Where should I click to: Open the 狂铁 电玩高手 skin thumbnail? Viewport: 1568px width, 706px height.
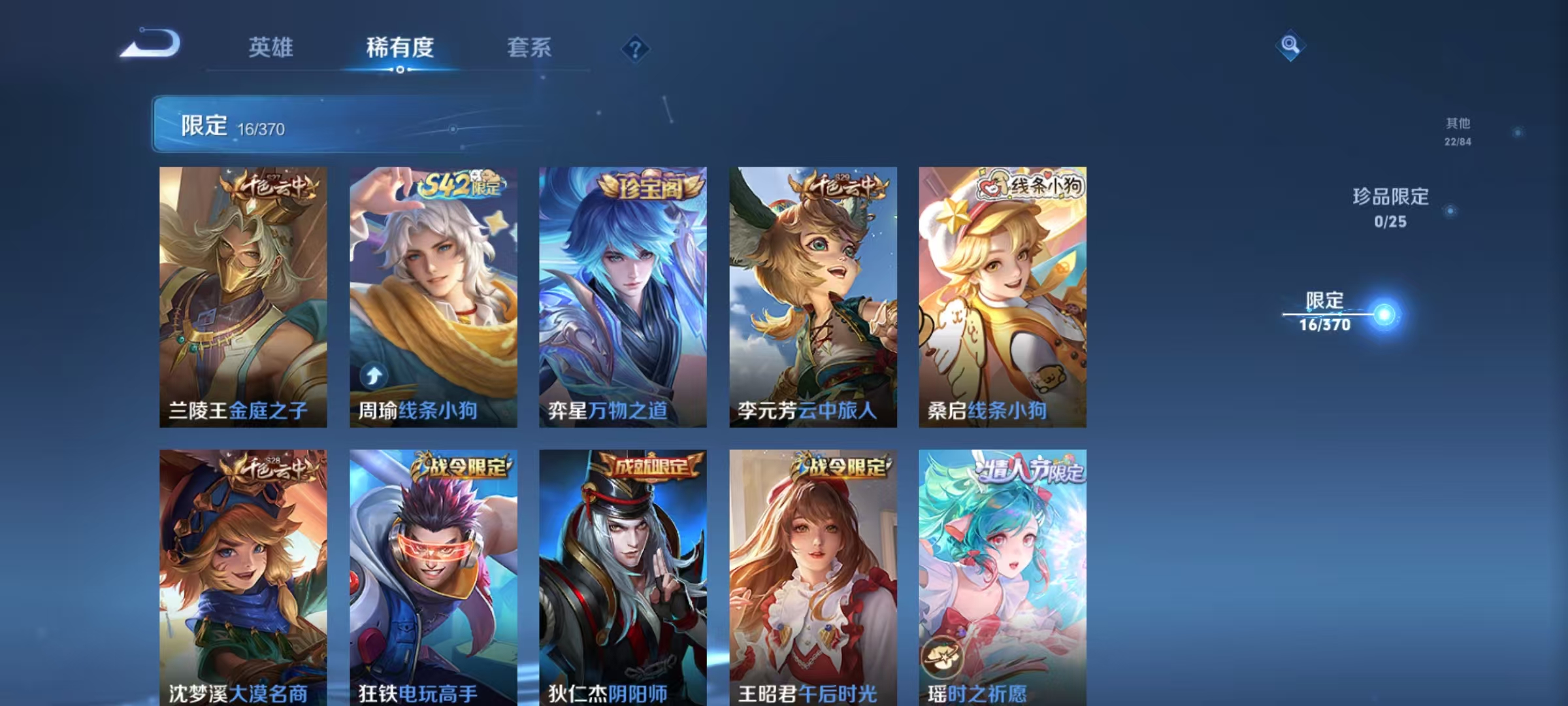tap(433, 575)
